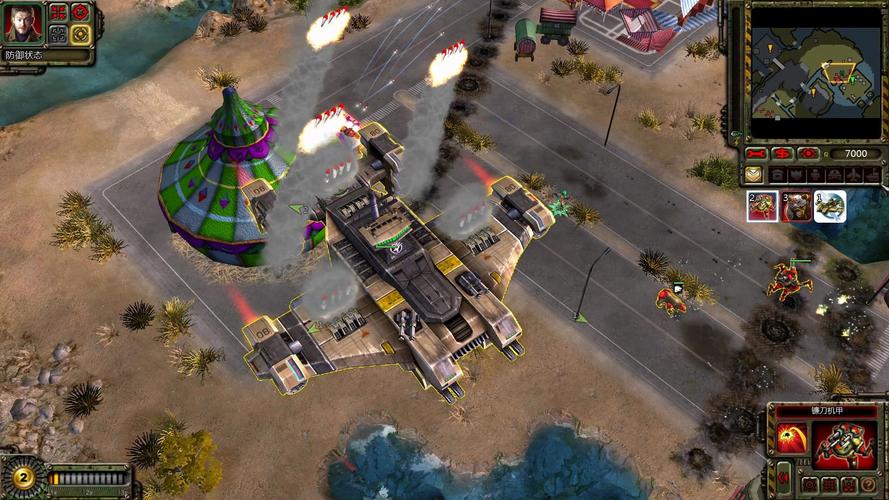Screen dimensions: 889x500
Task: Toggle the dollar sign sell button
Action: pyautogui.click(x=783, y=154)
